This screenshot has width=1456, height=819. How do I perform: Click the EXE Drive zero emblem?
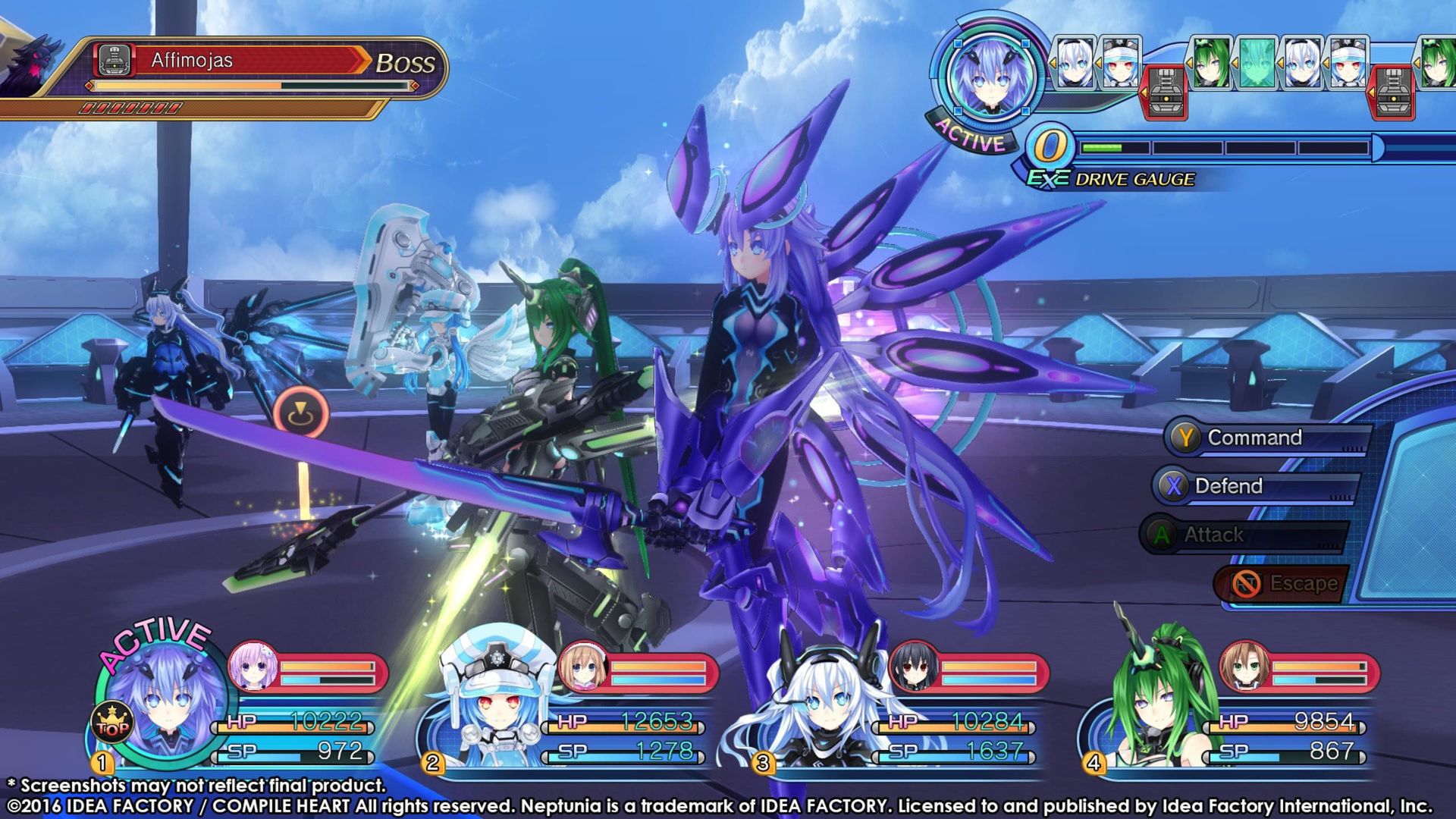pyautogui.click(x=1052, y=144)
